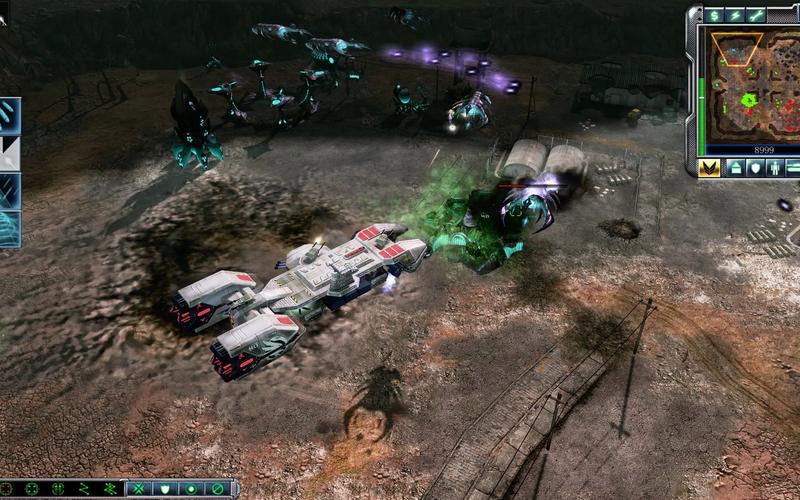Open the gold chevron faction tab

pyautogui.click(x=709, y=167)
